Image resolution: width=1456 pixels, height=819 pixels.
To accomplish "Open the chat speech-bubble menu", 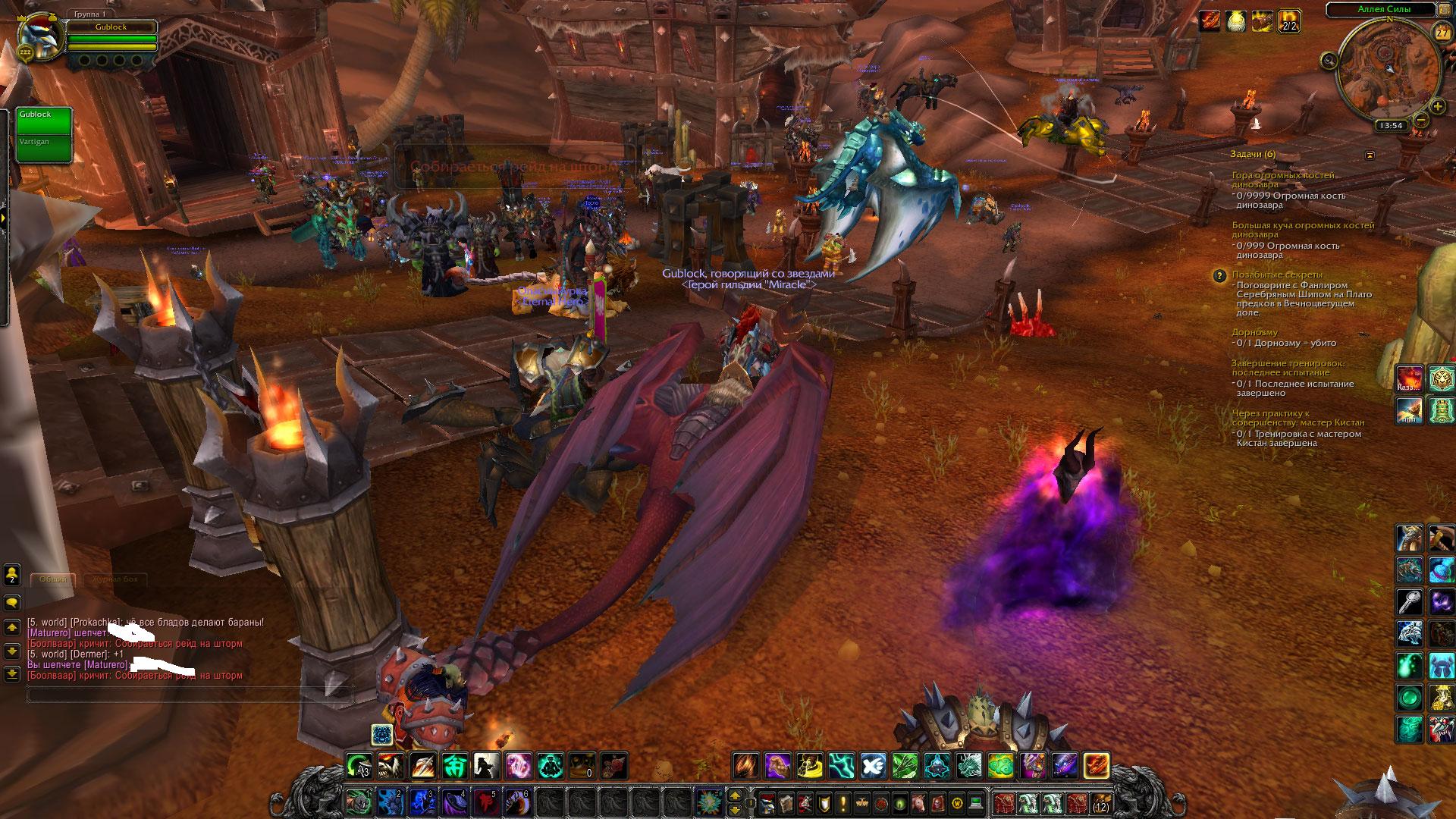I will [x=12, y=603].
